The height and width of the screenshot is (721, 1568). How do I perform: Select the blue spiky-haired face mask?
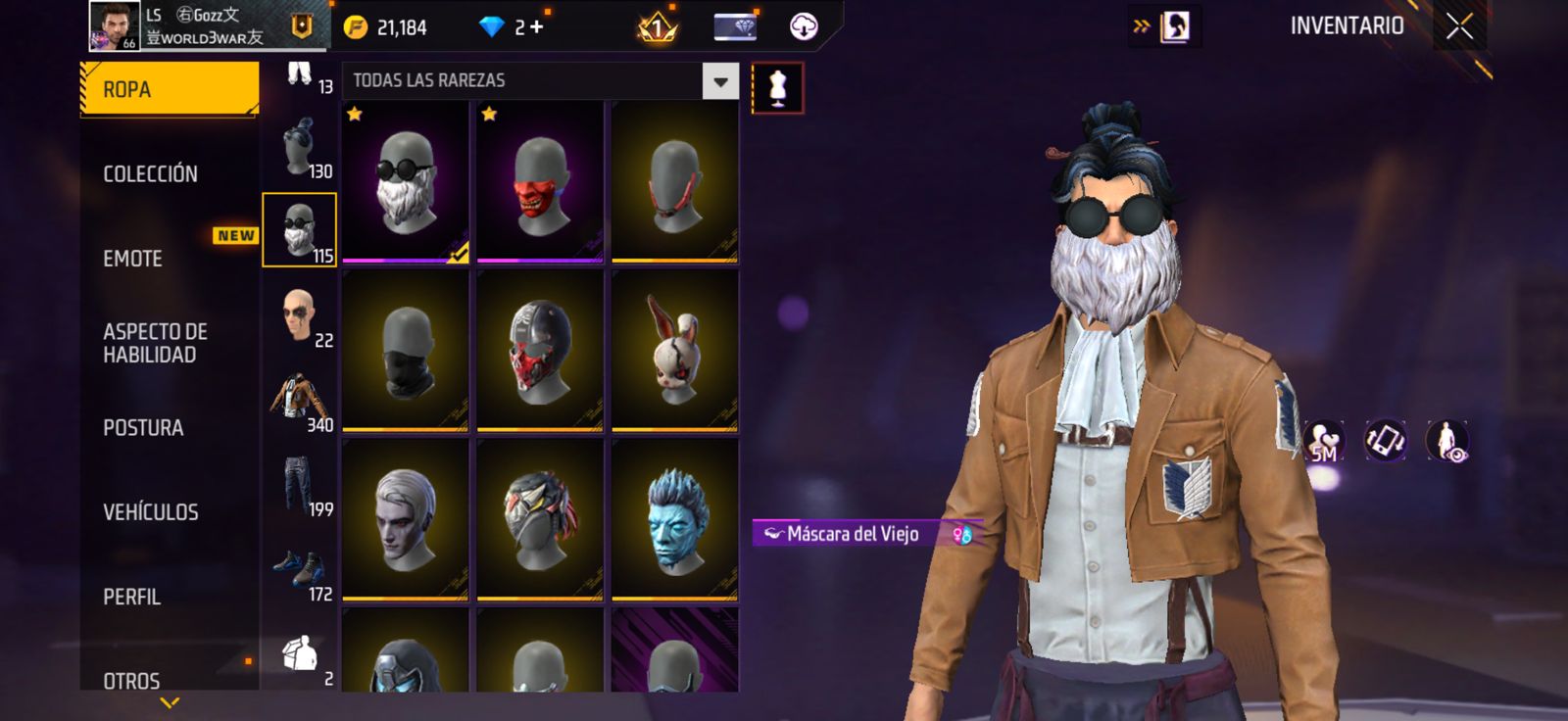pyautogui.click(x=674, y=520)
